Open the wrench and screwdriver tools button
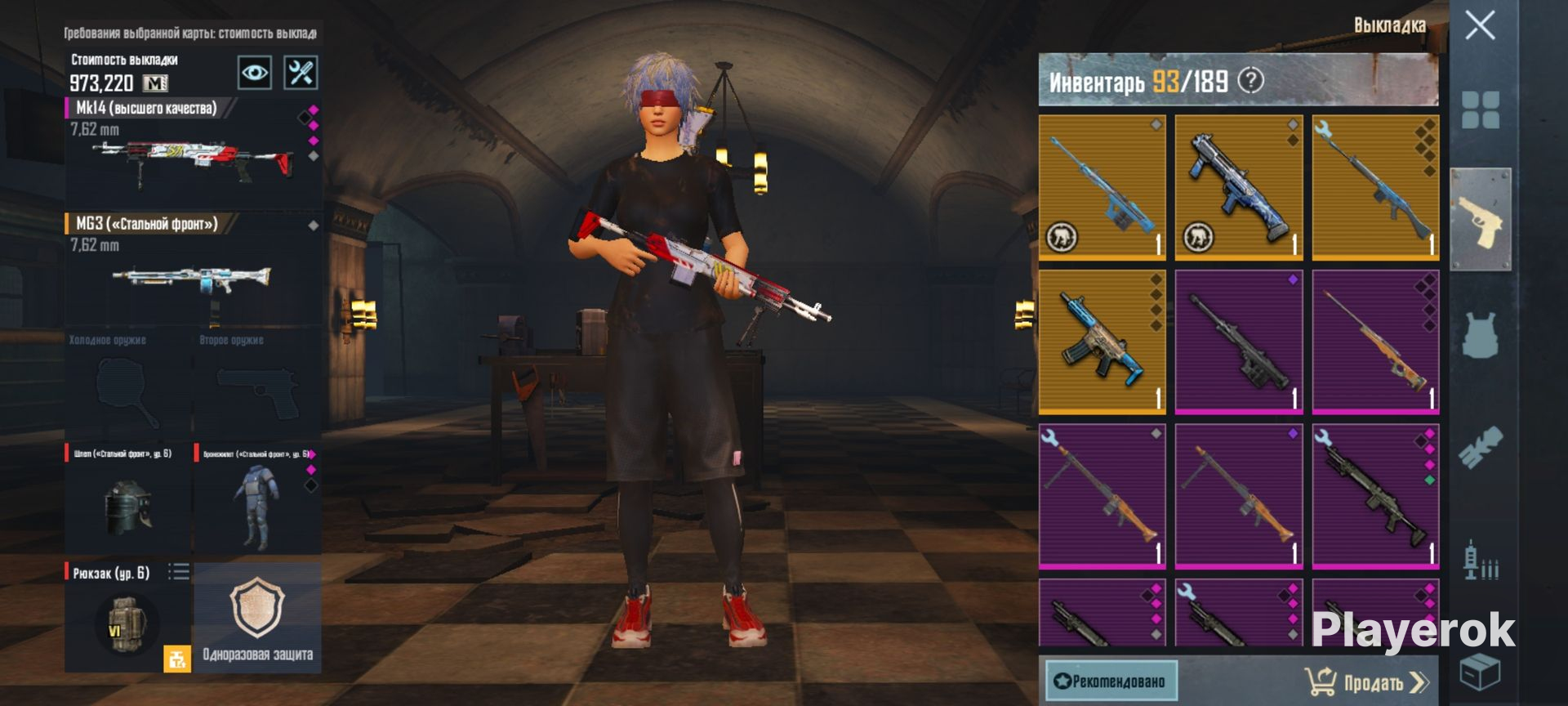Screen dimensions: 1568x706 coord(301,73)
